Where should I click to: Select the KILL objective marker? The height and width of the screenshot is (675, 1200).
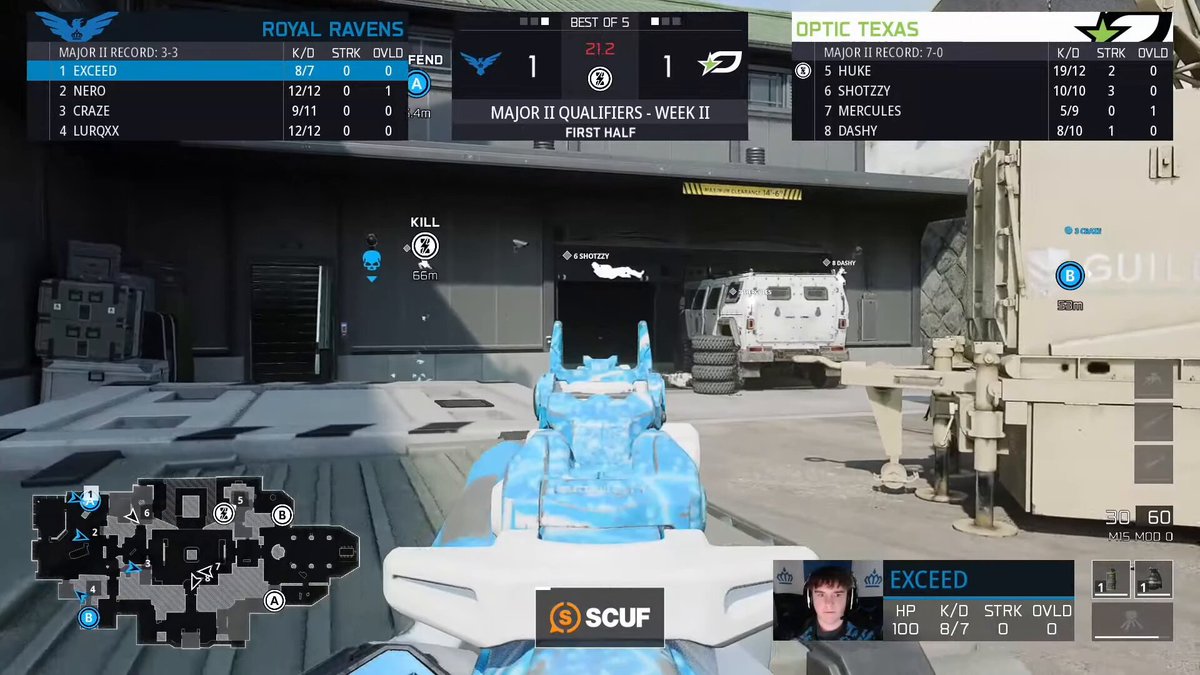pos(425,246)
